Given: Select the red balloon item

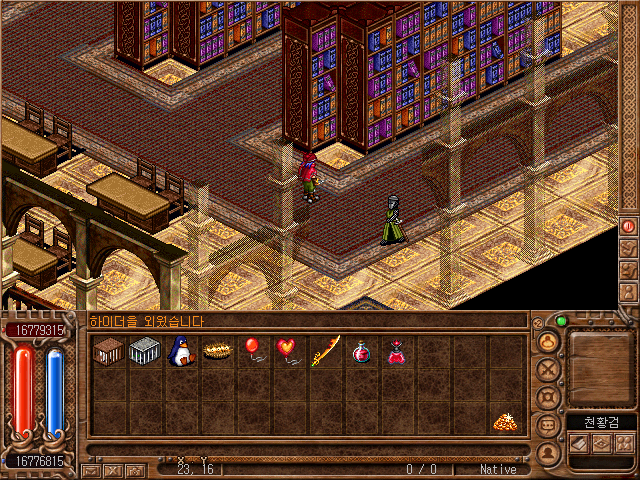Looking at the screenshot, I should click(x=252, y=352).
